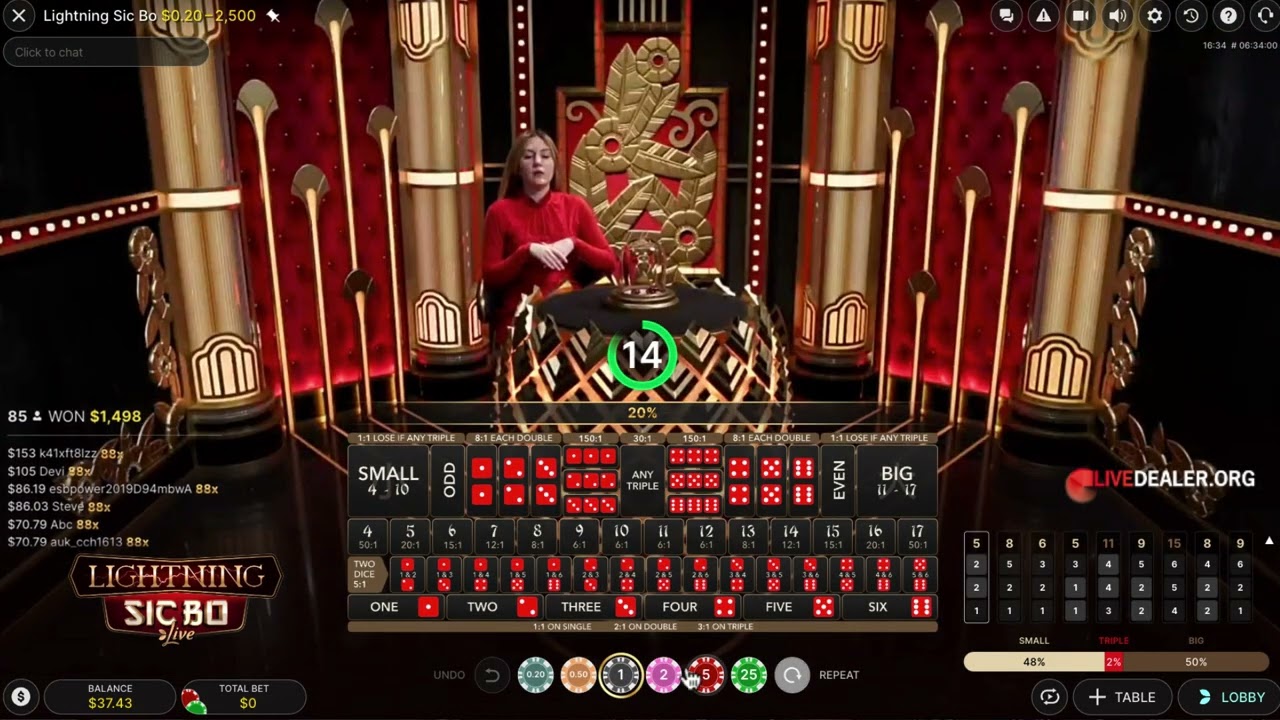This screenshot has height=720, width=1280.
Task: Open the chat panel icon
Action: (x=1007, y=16)
